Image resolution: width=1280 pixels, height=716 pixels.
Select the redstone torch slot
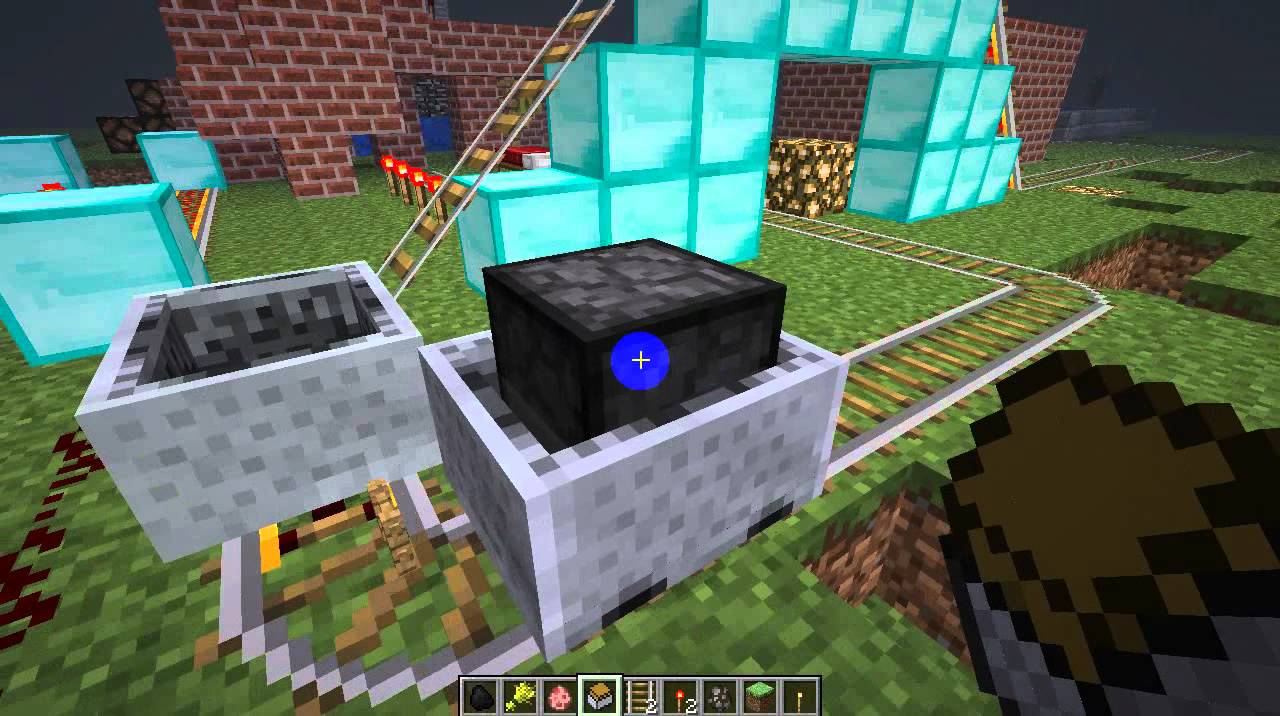tap(680, 697)
